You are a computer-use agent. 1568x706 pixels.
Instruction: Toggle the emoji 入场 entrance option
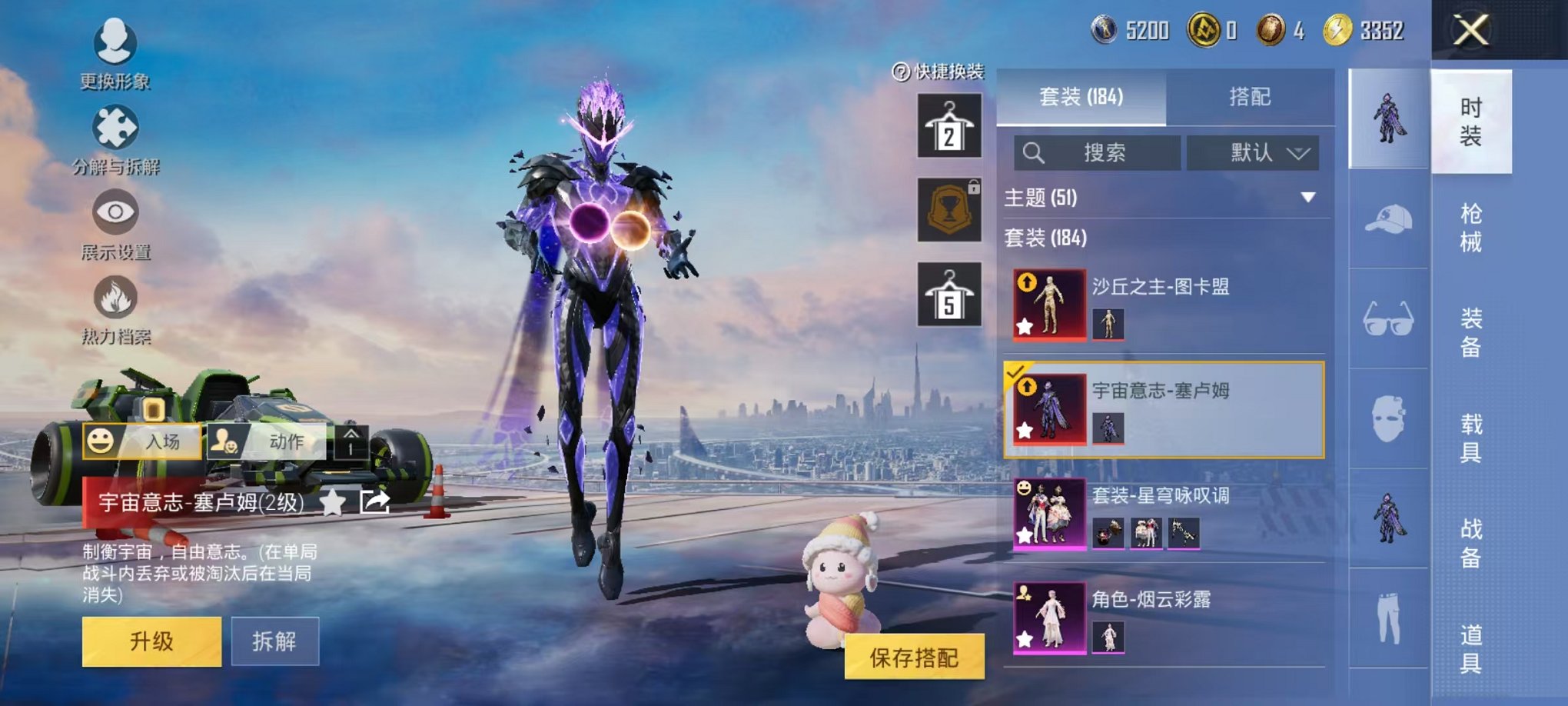click(100, 442)
